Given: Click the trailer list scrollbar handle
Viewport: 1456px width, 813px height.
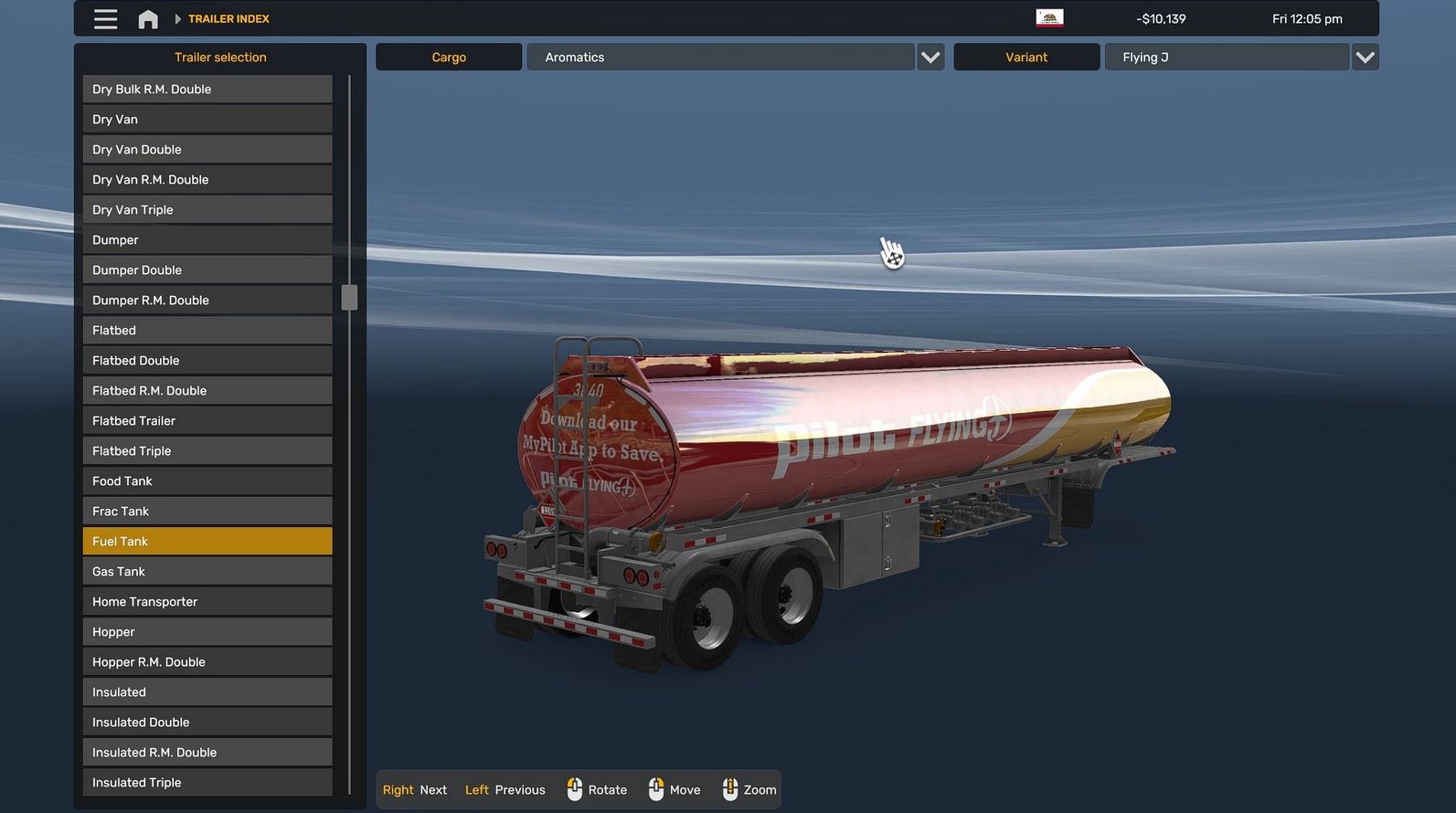Looking at the screenshot, I should click(349, 298).
